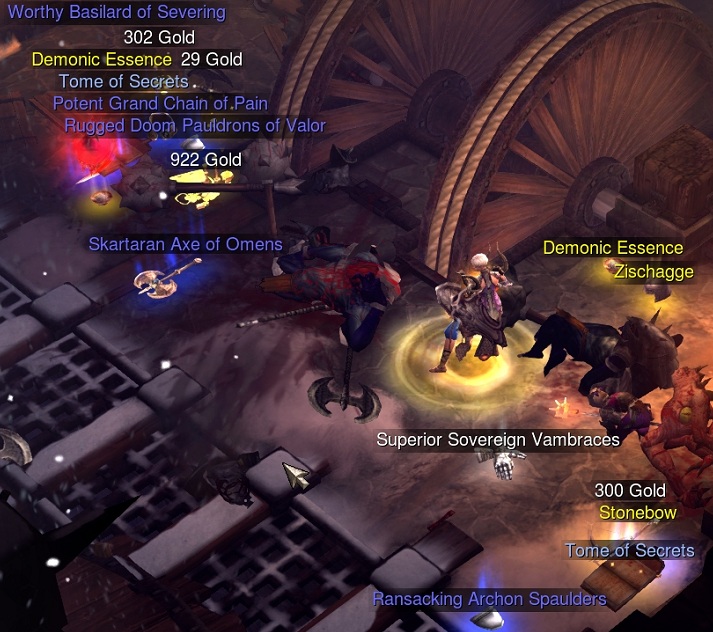713x632 pixels.
Task: Take Tome of Secrets above Potent Grand Chain
Action: point(124,82)
